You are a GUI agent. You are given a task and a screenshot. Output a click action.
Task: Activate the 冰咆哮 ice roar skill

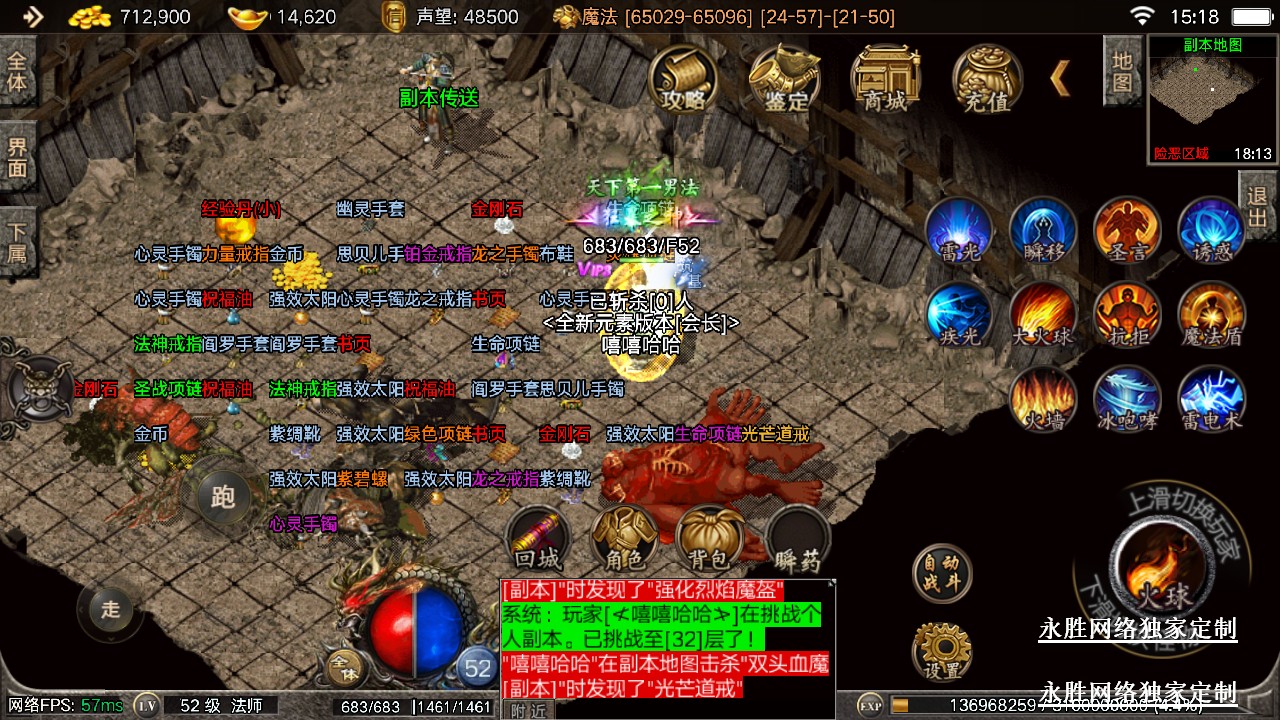(x=1127, y=400)
